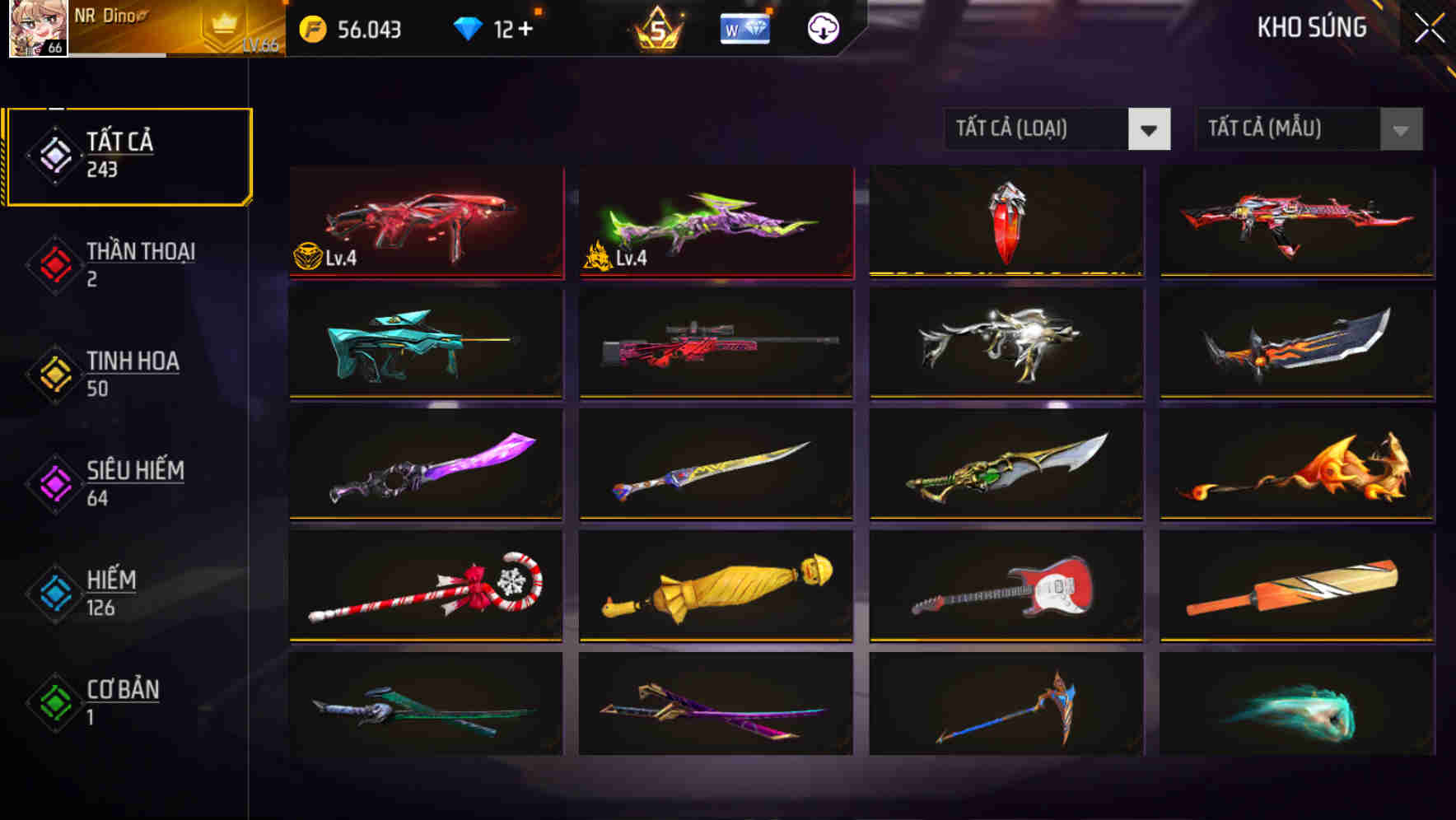Select the candy cane melee weapon thumbnail
1456x820 pixels.
(x=425, y=585)
